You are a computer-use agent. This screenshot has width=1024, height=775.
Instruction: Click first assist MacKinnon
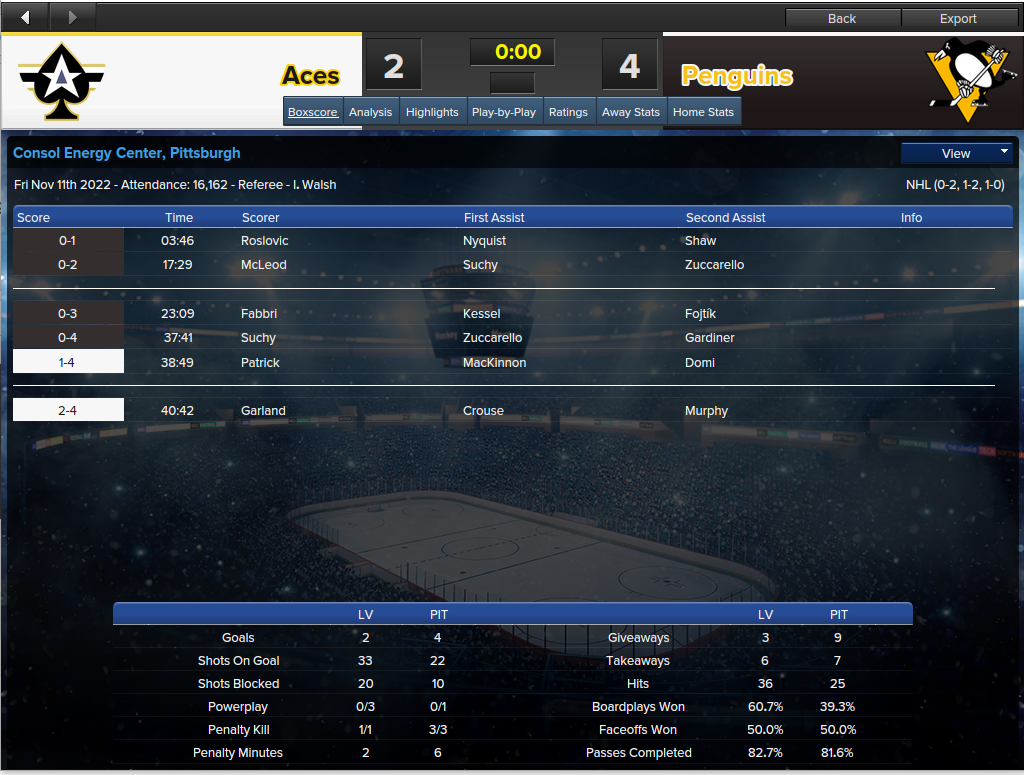[x=494, y=363]
